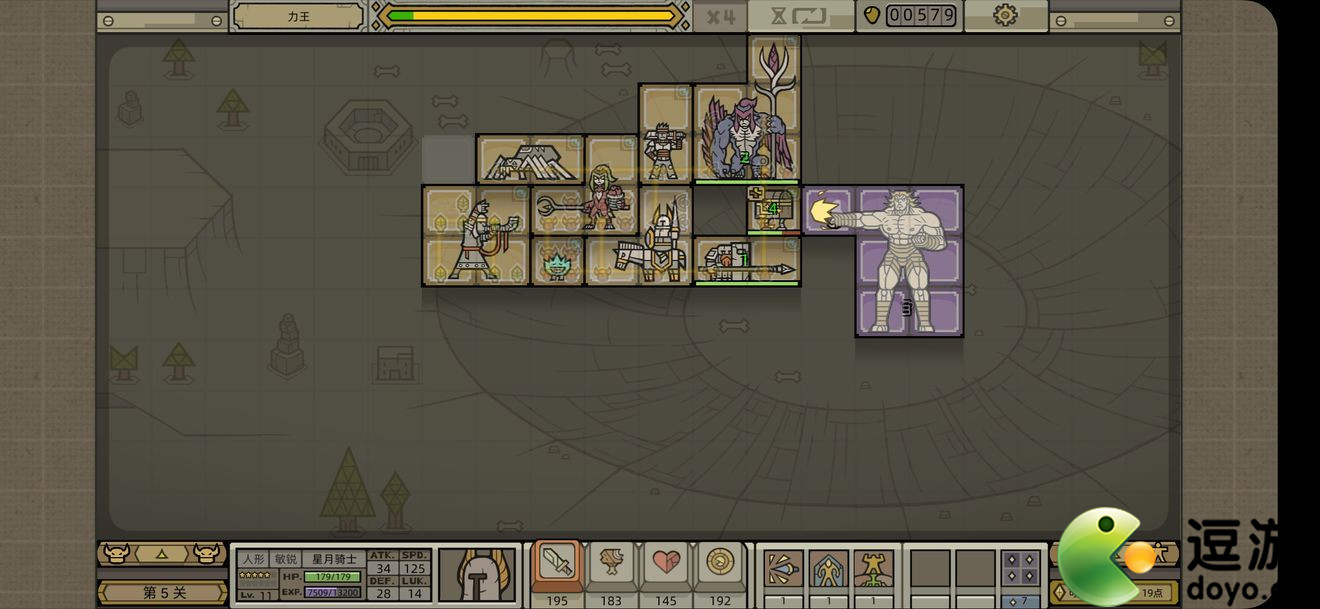Select the mounted knight unit tile
Image resolution: width=1320 pixels, height=609 pixels.
click(651, 248)
